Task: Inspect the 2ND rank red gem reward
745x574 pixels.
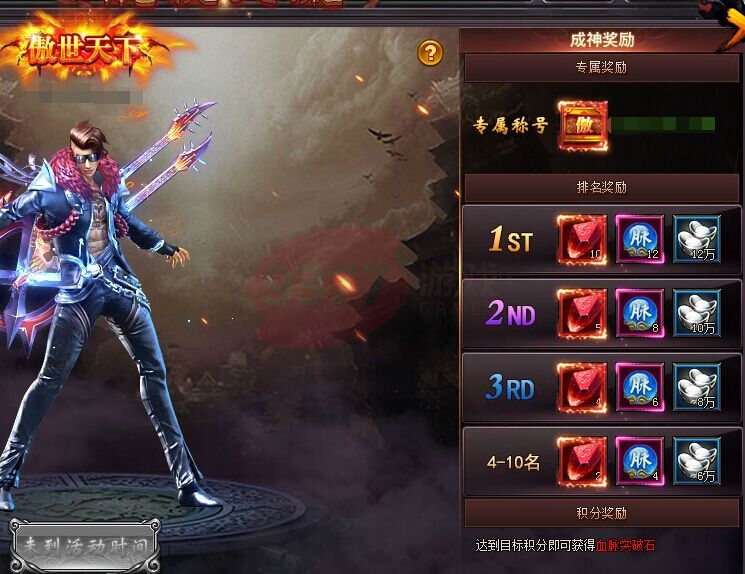Action: pos(582,314)
